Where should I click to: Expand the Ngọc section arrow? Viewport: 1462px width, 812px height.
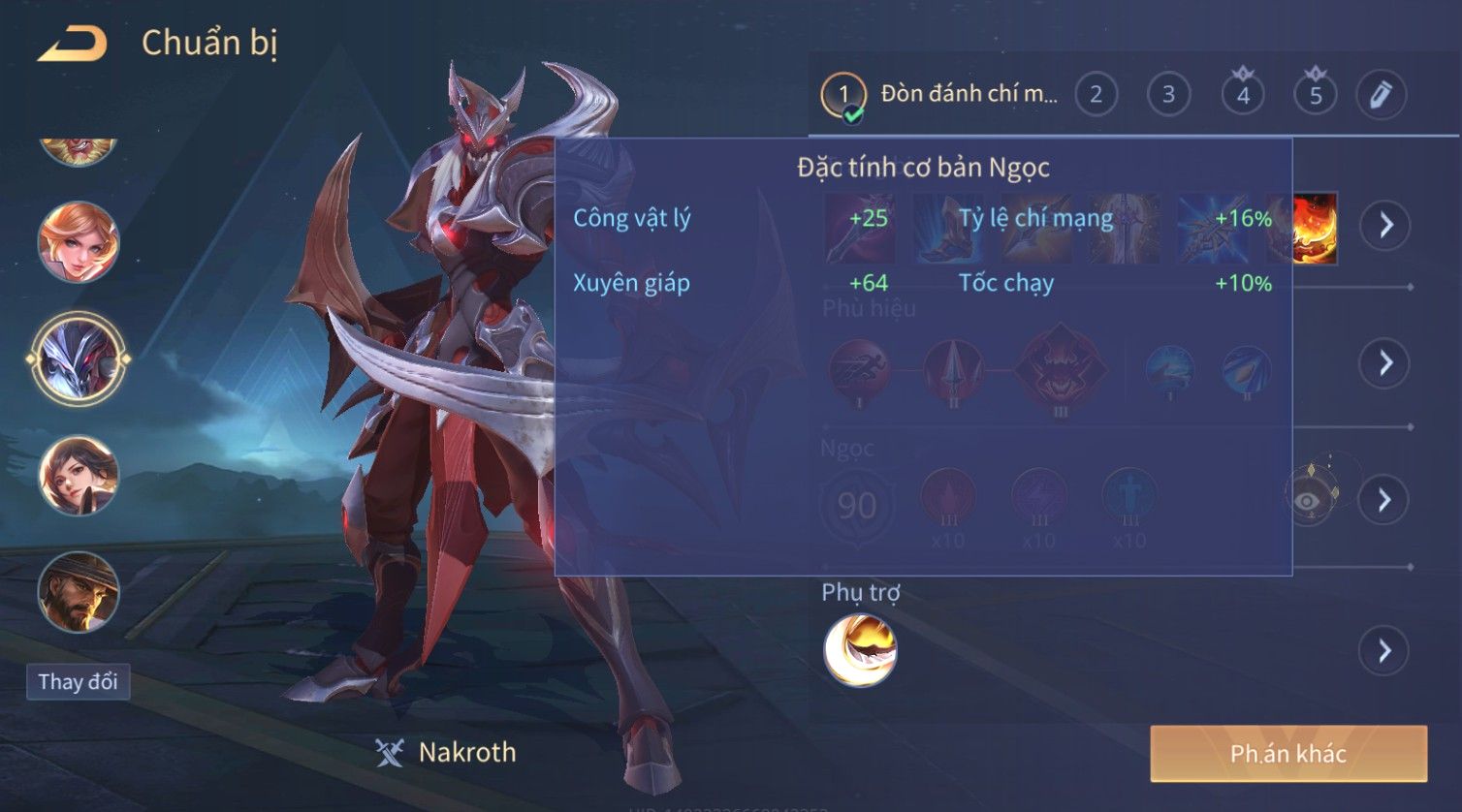pyautogui.click(x=1383, y=500)
